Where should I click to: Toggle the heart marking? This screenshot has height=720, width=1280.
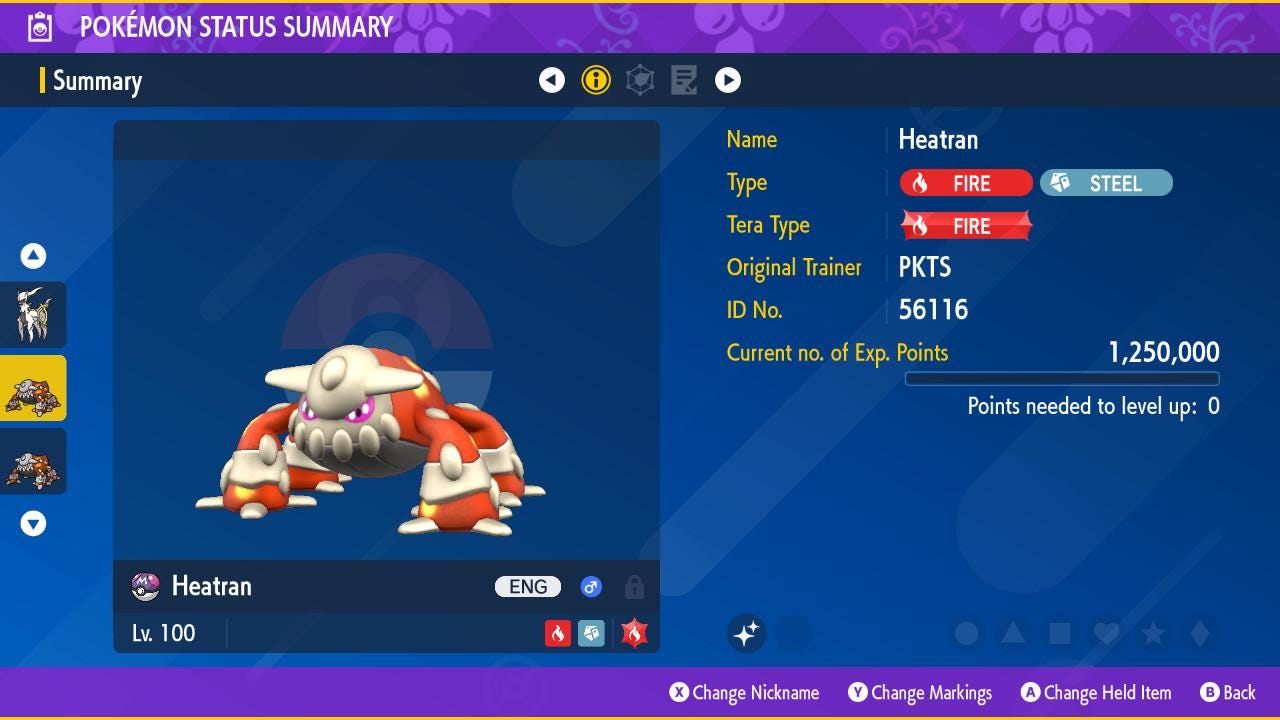(x=1106, y=633)
